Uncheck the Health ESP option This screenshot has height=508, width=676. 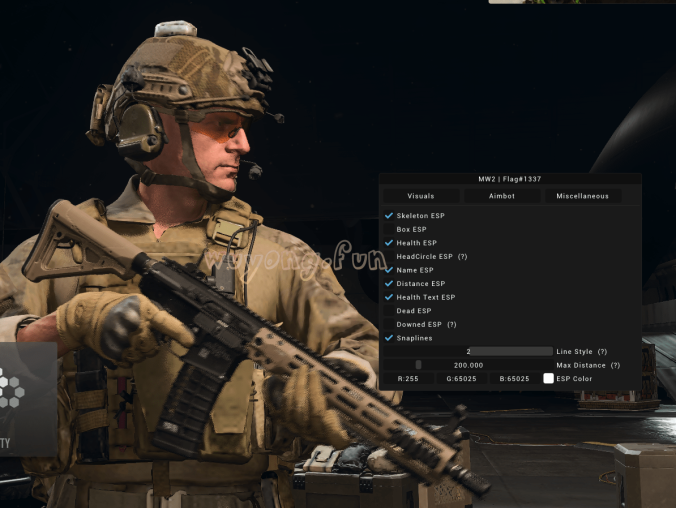389,243
